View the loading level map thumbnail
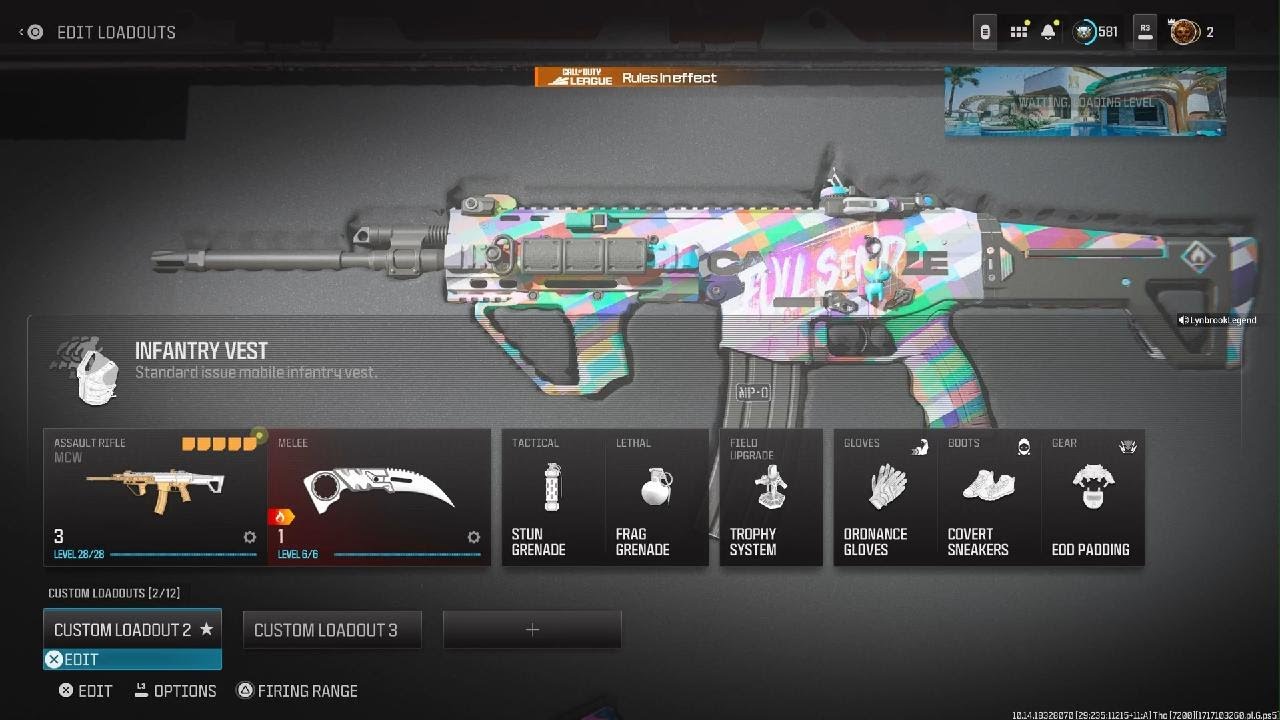This screenshot has height=720, width=1280. pos(1085,101)
